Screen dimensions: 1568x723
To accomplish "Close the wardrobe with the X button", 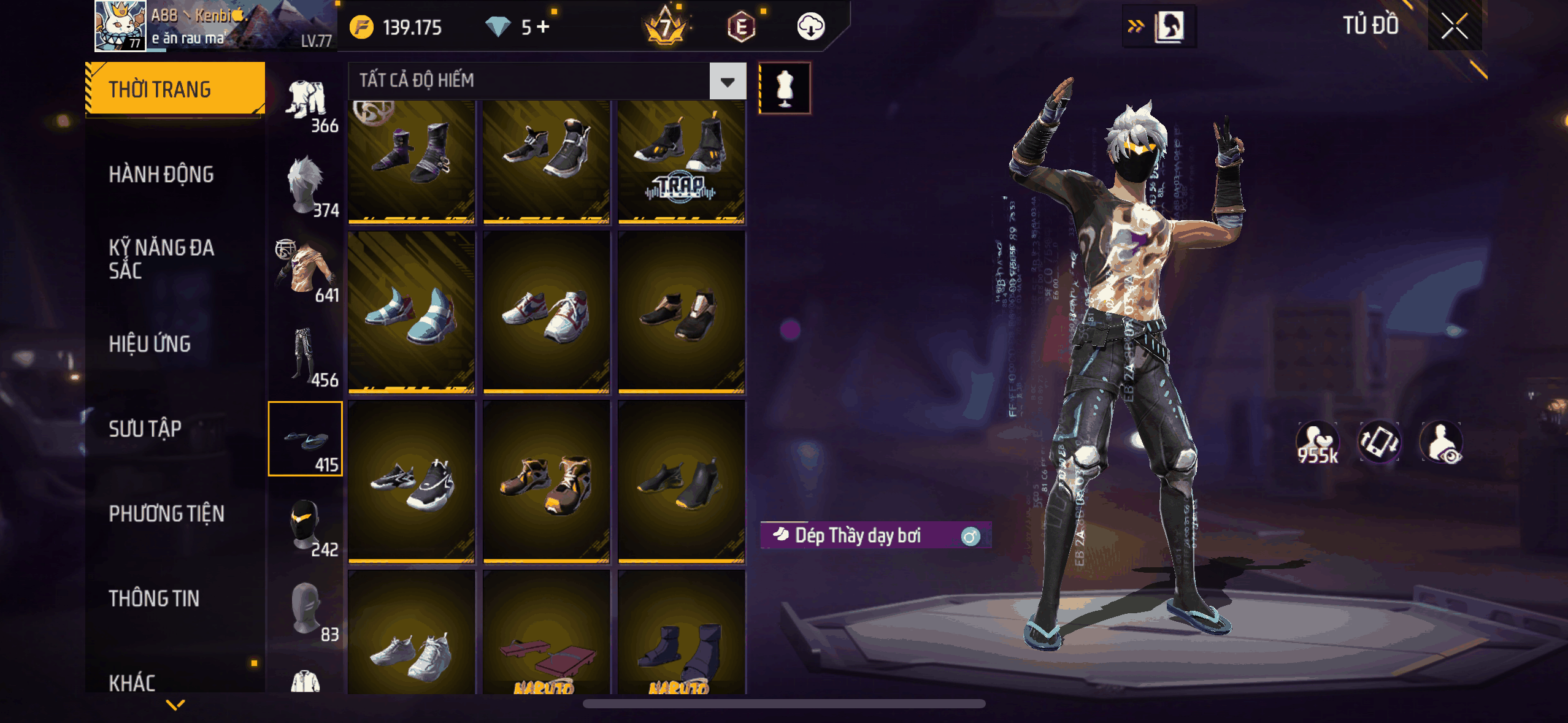I will tap(1454, 26).
